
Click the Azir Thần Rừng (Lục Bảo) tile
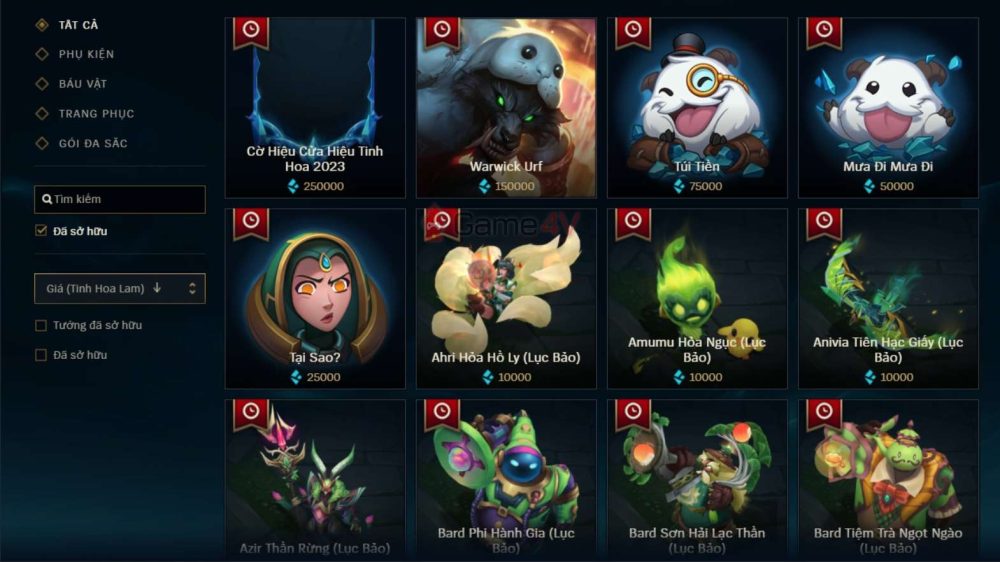[x=315, y=480]
